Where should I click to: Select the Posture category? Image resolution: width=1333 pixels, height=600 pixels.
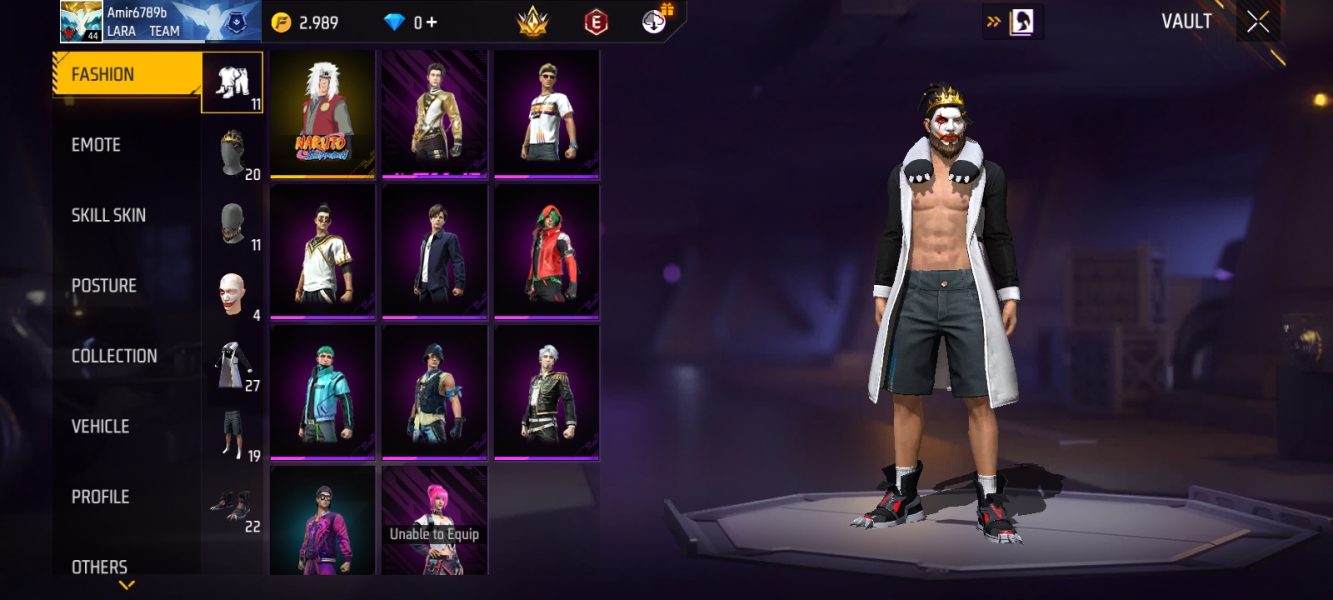click(x=104, y=286)
